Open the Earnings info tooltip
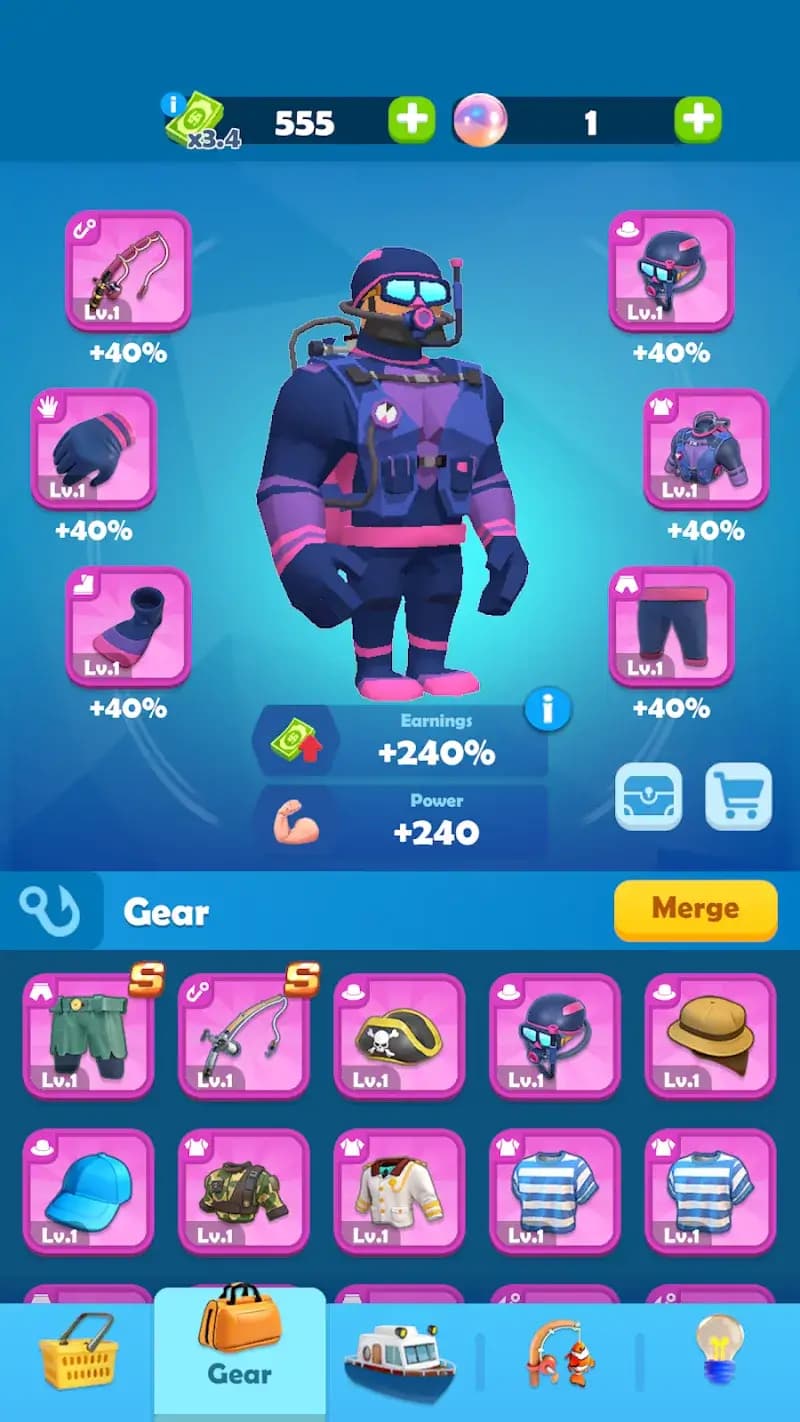The width and height of the screenshot is (800, 1422). [x=547, y=710]
